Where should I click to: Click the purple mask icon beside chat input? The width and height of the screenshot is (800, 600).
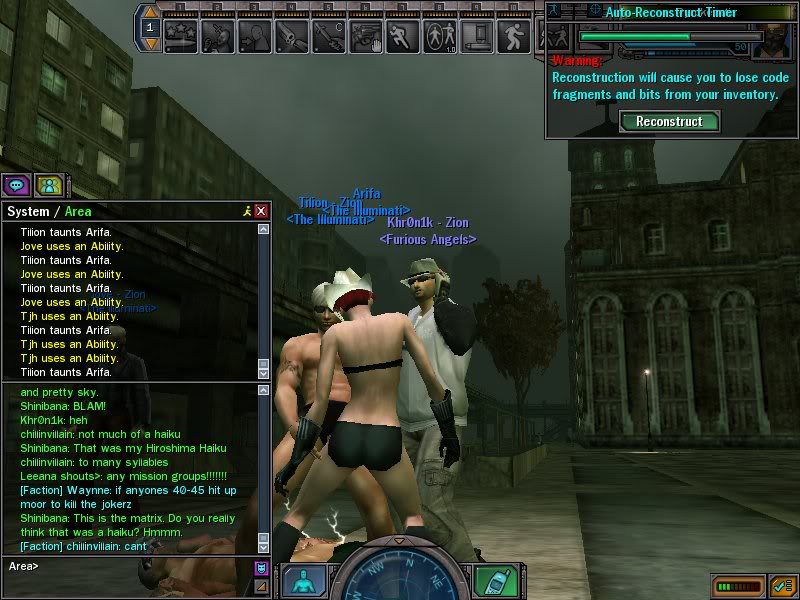(x=261, y=568)
